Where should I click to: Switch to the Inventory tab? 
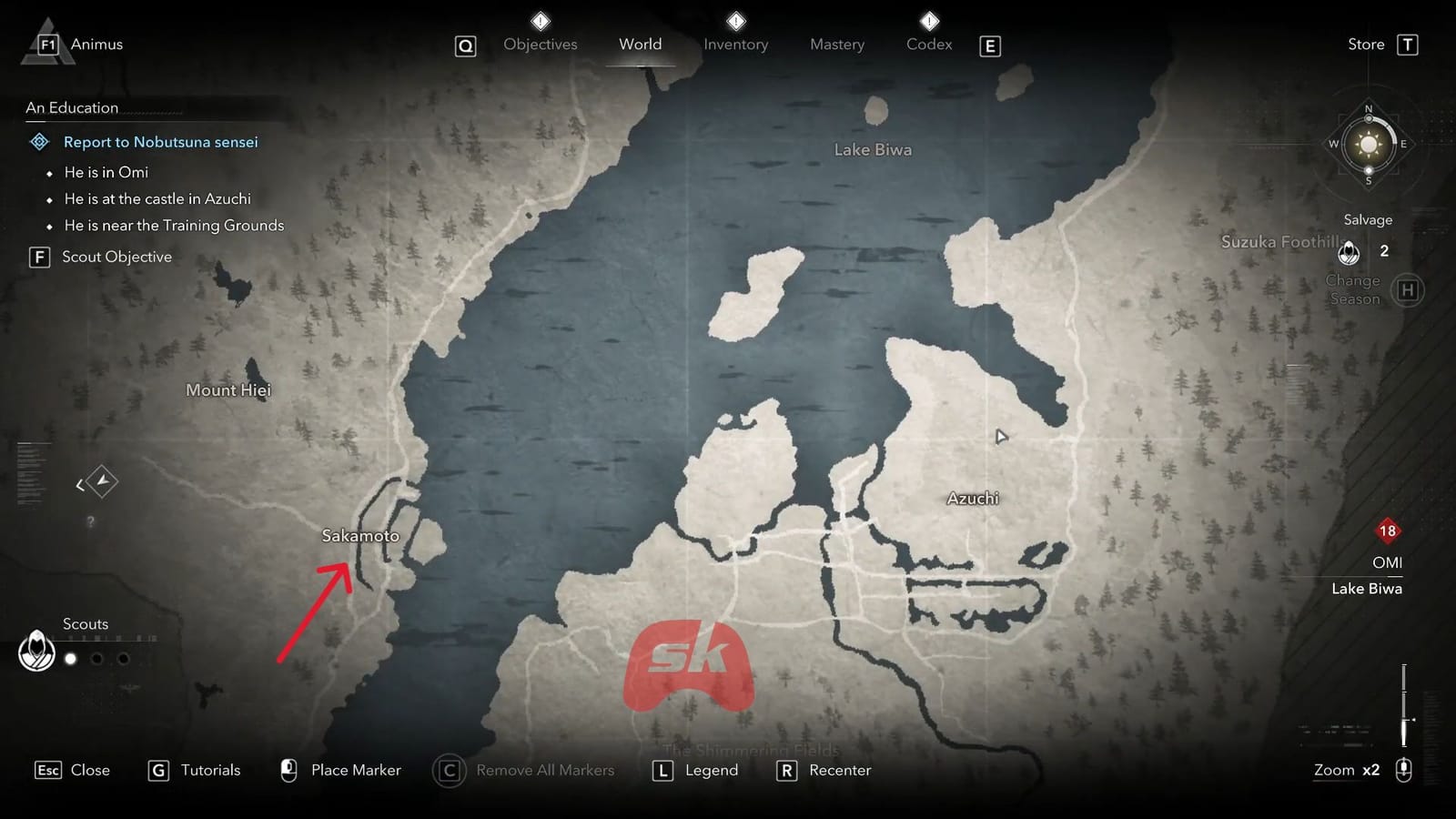[x=735, y=44]
